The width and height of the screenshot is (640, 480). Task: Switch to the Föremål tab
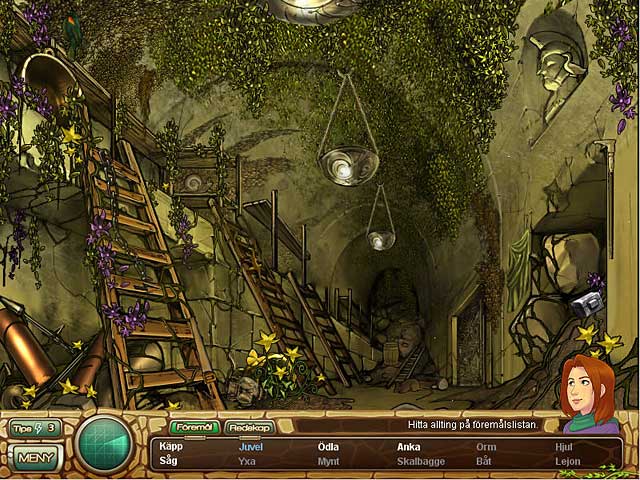point(195,427)
